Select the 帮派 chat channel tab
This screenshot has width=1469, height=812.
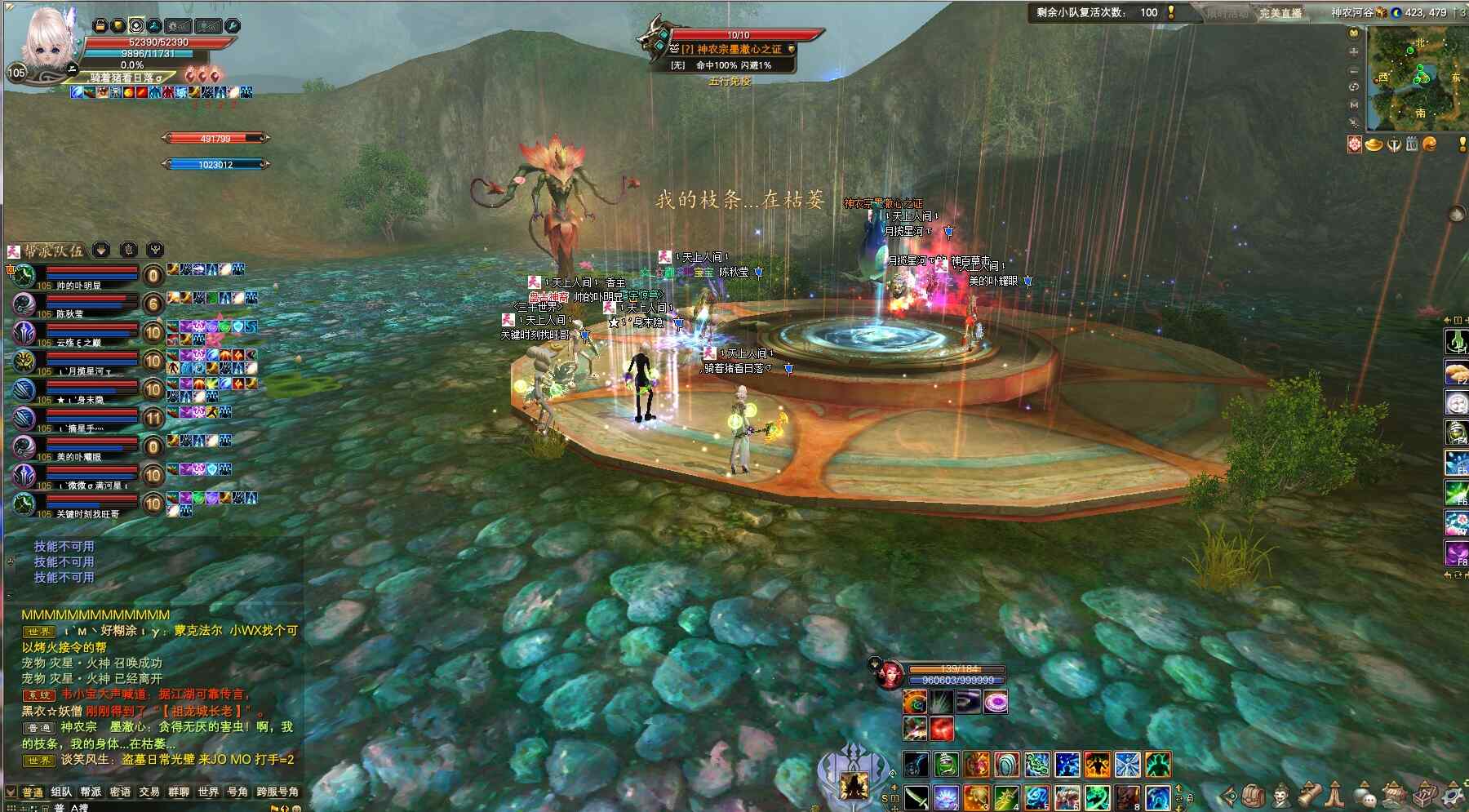[91, 792]
